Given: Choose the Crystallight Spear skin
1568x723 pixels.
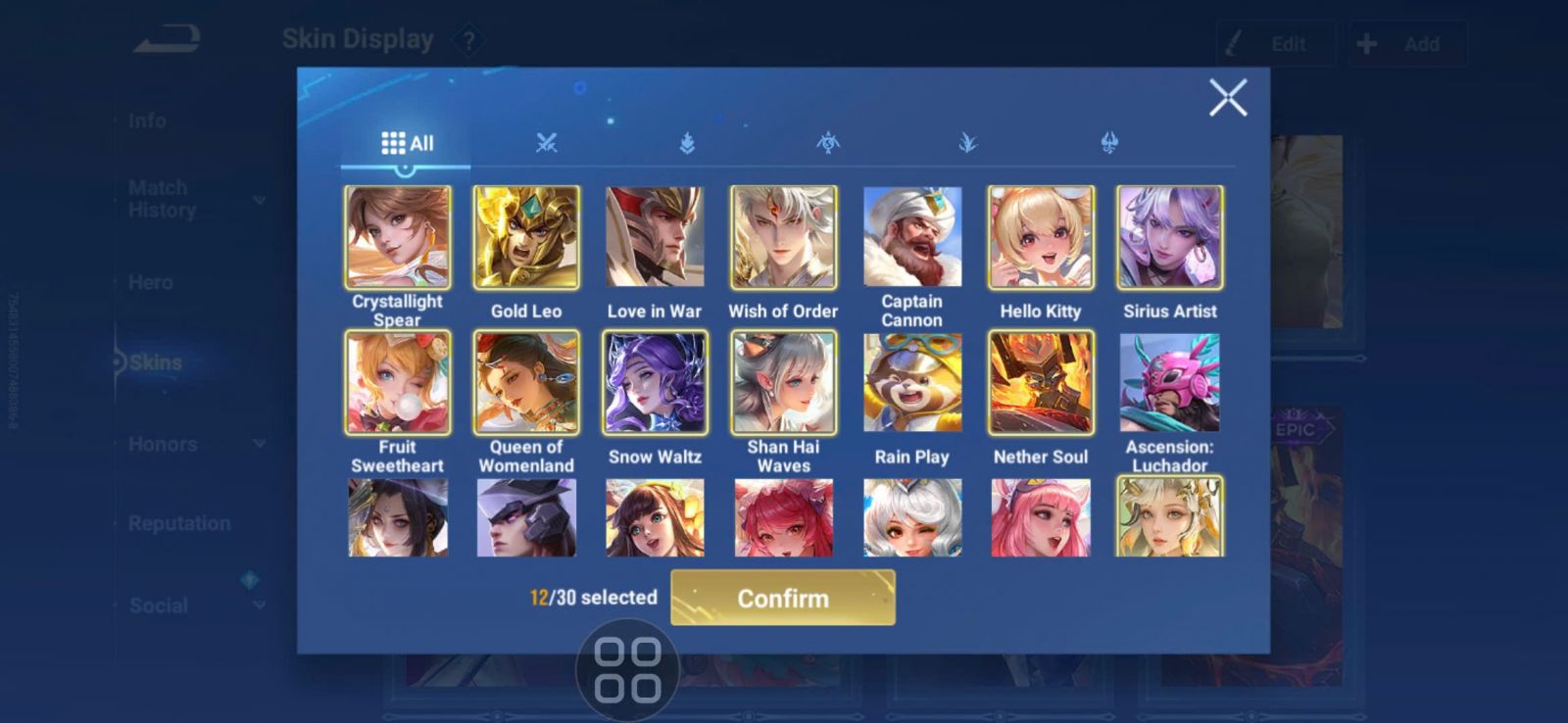Looking at the screenshot, I should tap(397, 238).
